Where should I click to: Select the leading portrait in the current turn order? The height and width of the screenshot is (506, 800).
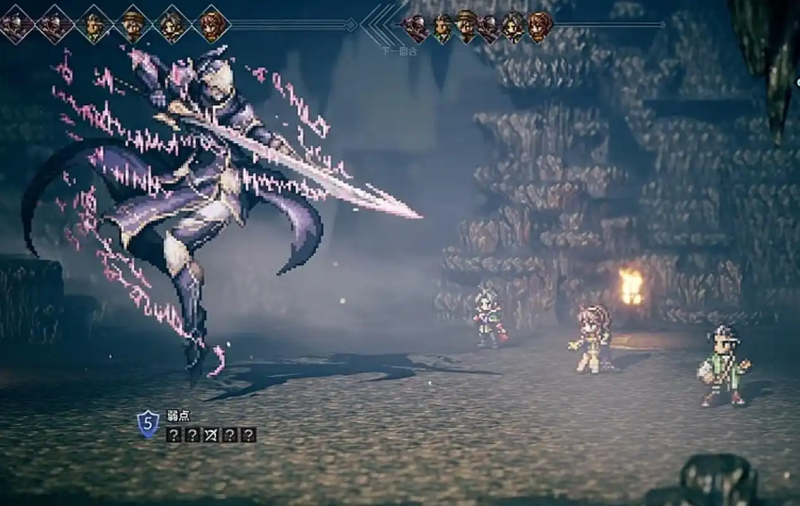pyautogui.click(x=16, y=23)
